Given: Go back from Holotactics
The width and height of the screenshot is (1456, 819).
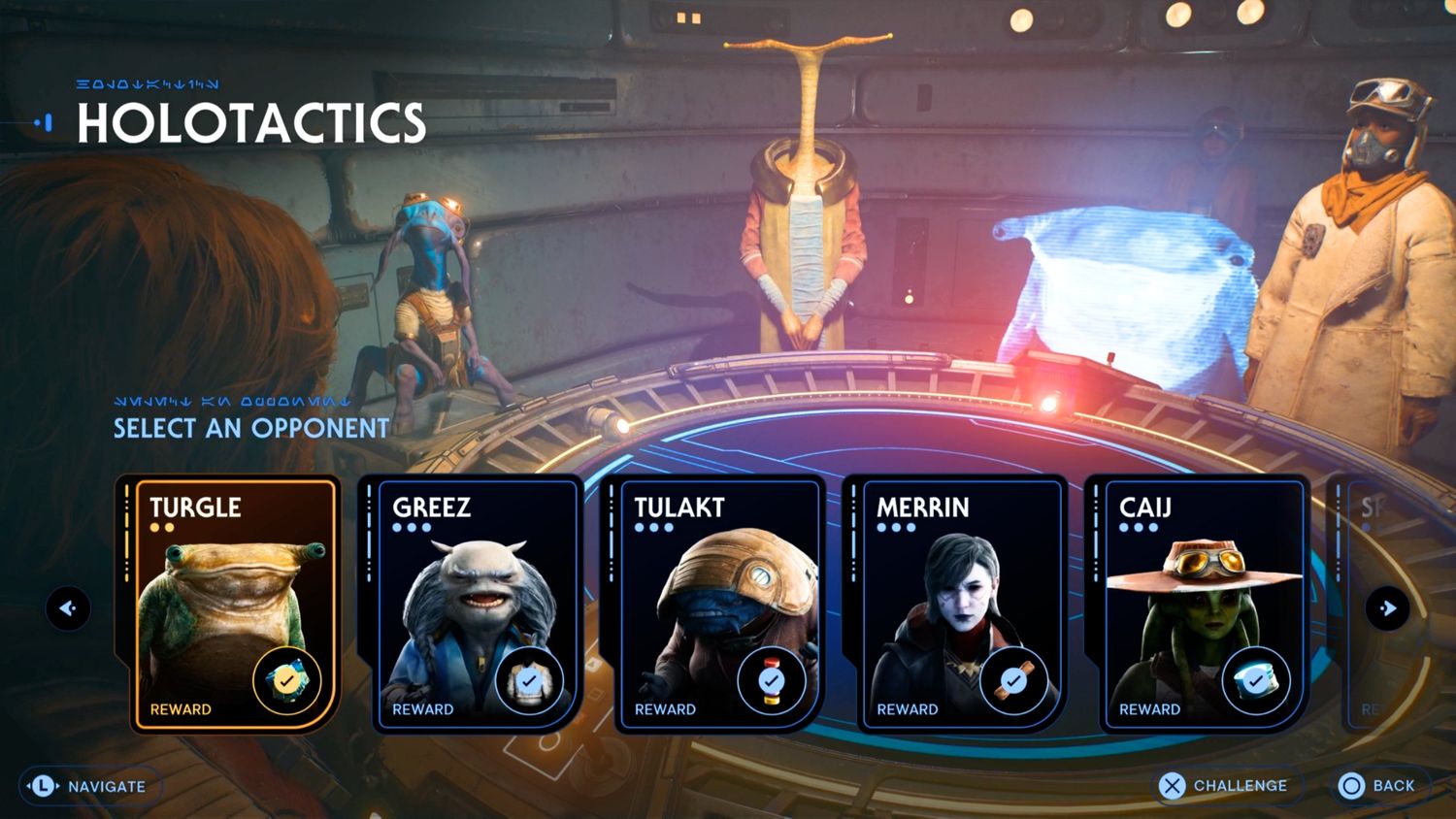Looking at the screenshot, I should [1377, 785].
